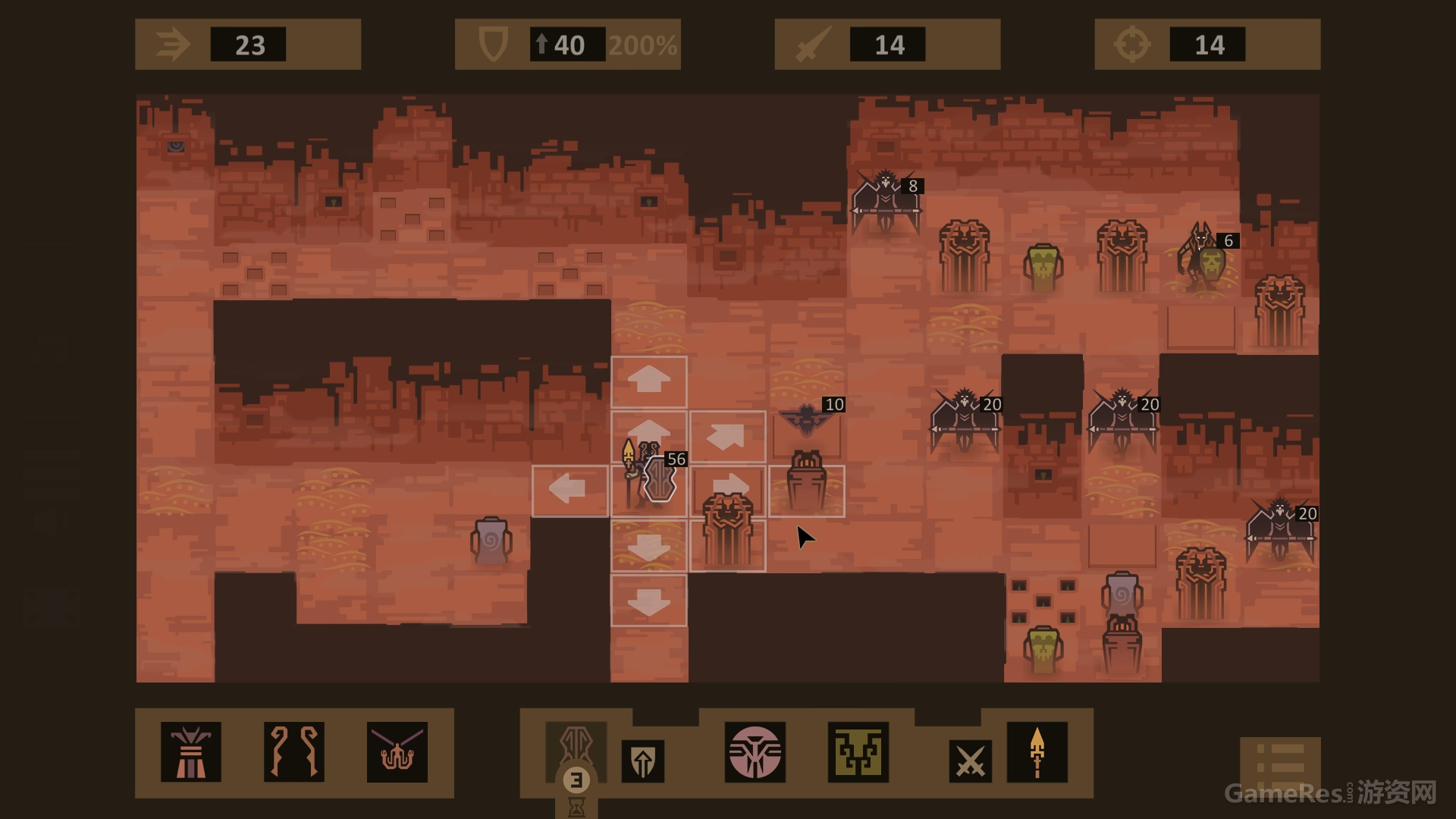Select the tentacled creature ability icon

click(x=397, y=752)
